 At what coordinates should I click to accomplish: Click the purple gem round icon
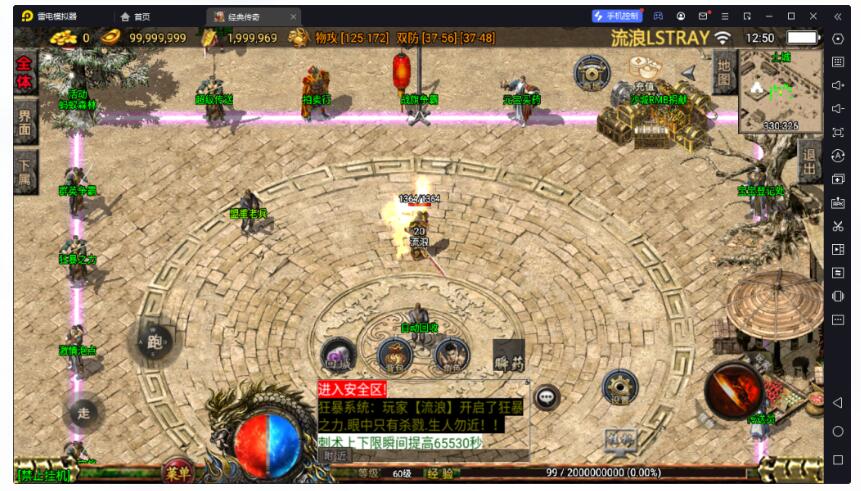click(x=337, y=354)
